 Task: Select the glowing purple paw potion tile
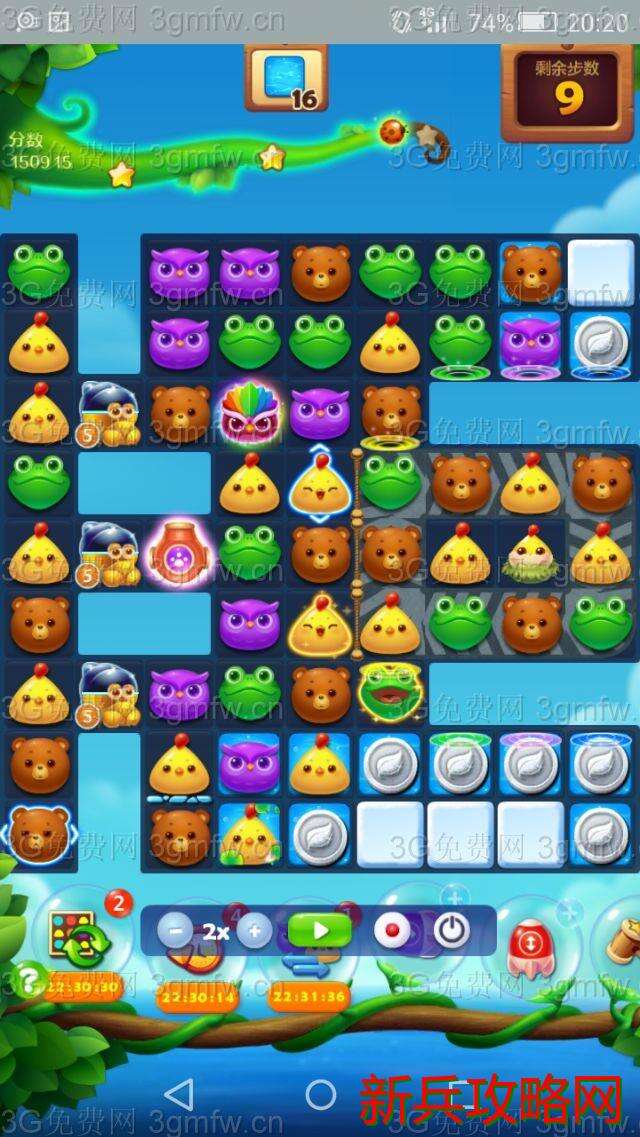pos(180,551)
